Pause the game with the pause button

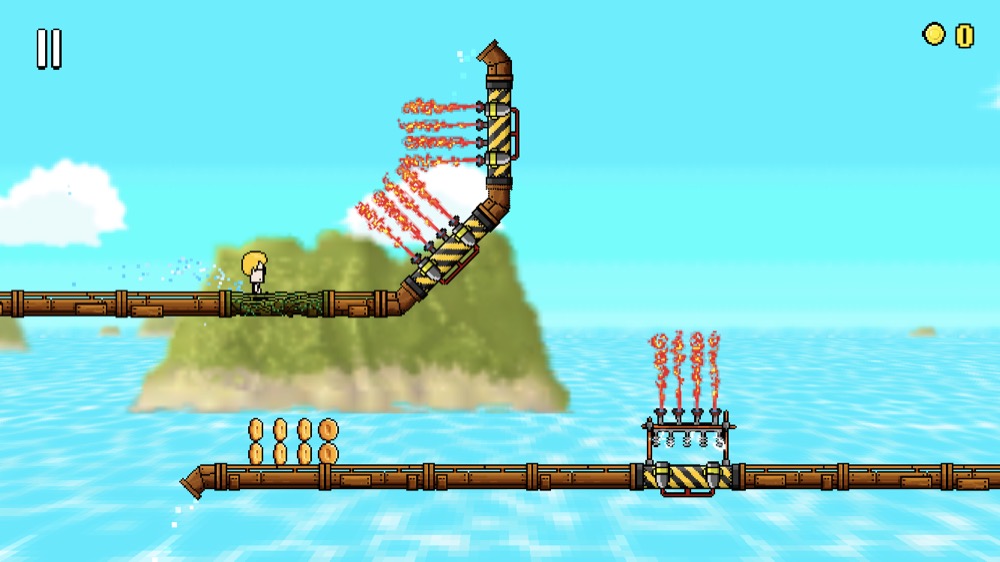(49, 48)
